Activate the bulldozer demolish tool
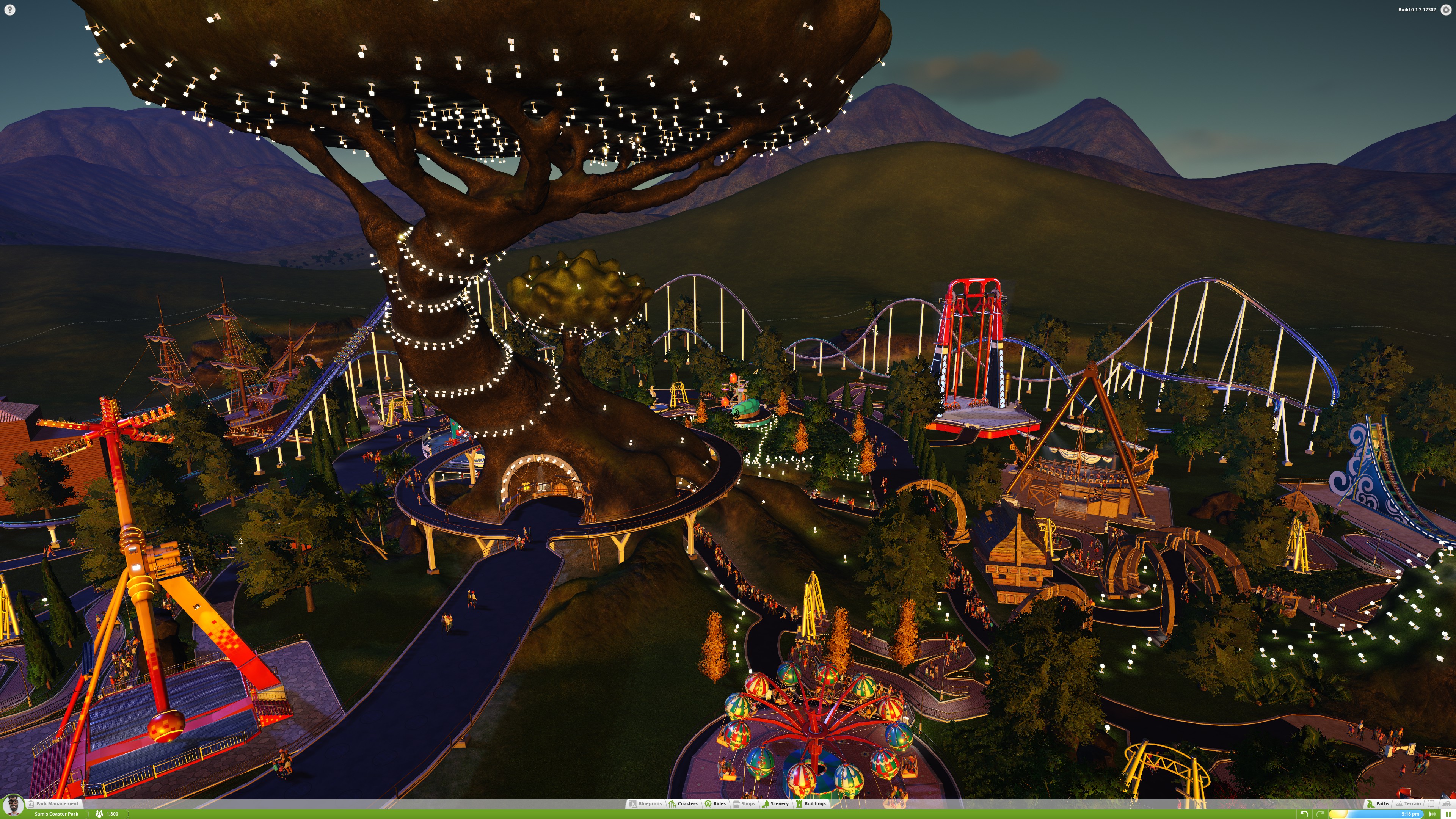1456x819 pixels. pyautogui.click(x=1447, y=803)
